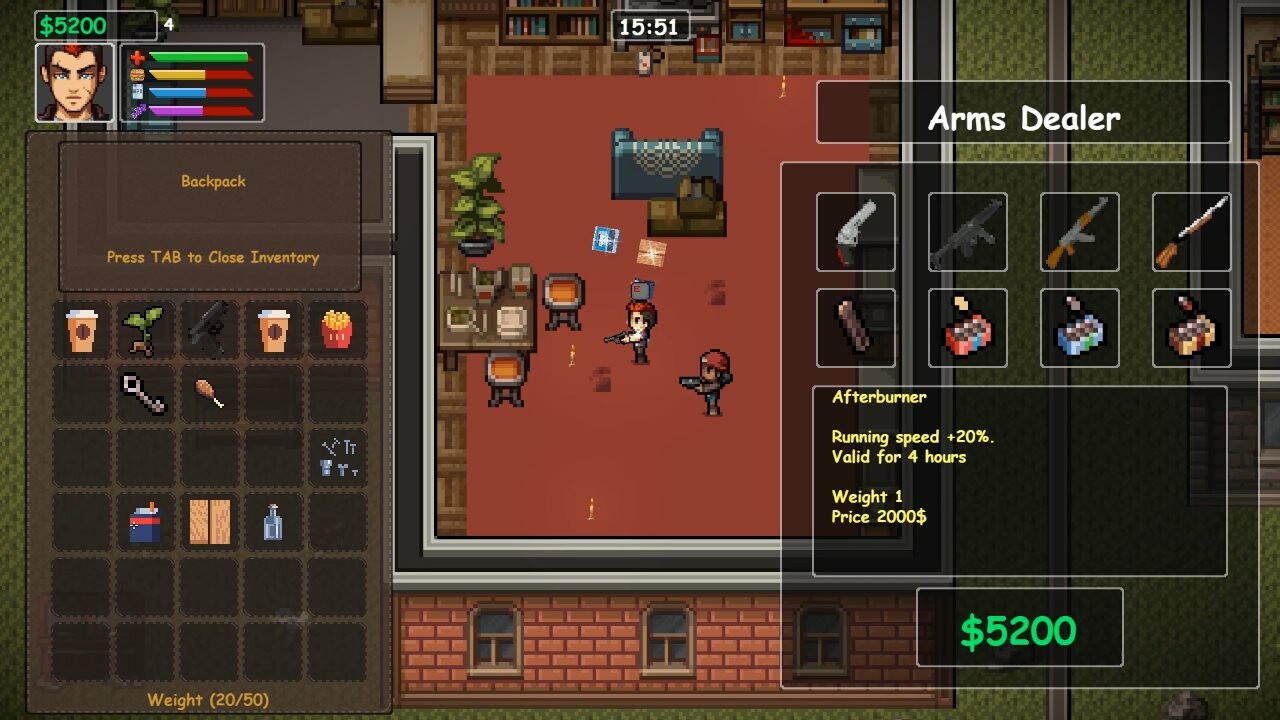
Task: Click the Arms Dealer title banner
Action: (1024, 119)
